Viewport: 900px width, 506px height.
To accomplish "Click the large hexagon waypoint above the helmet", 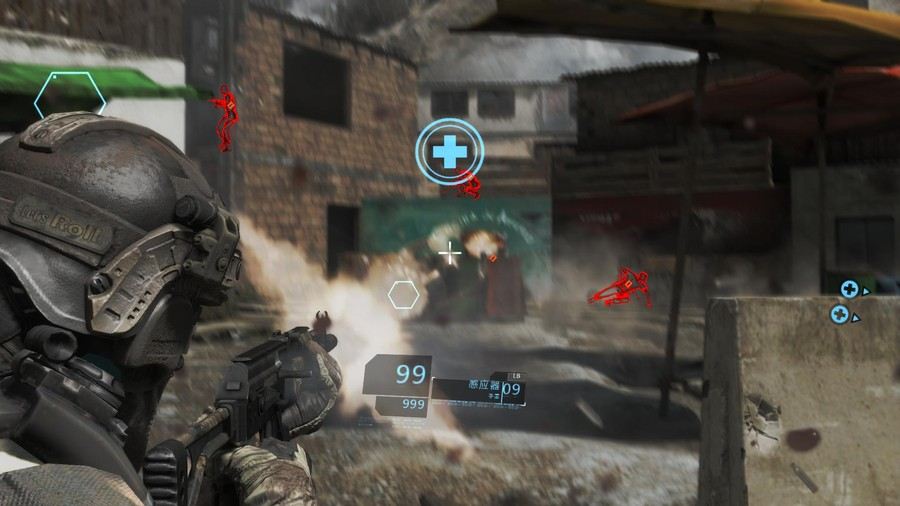I will tap(69, 97).
